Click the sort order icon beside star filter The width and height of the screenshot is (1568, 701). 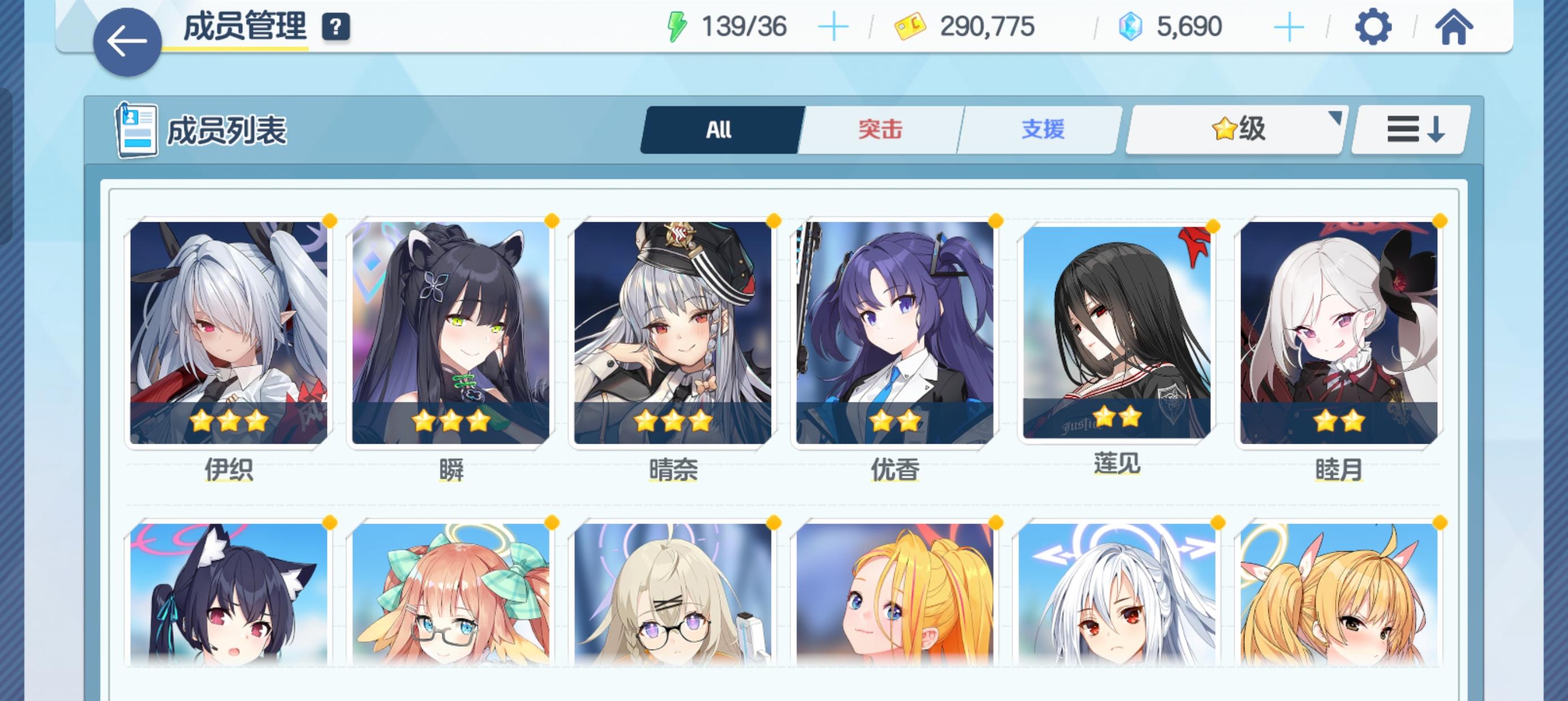(x=1409, y=129)
